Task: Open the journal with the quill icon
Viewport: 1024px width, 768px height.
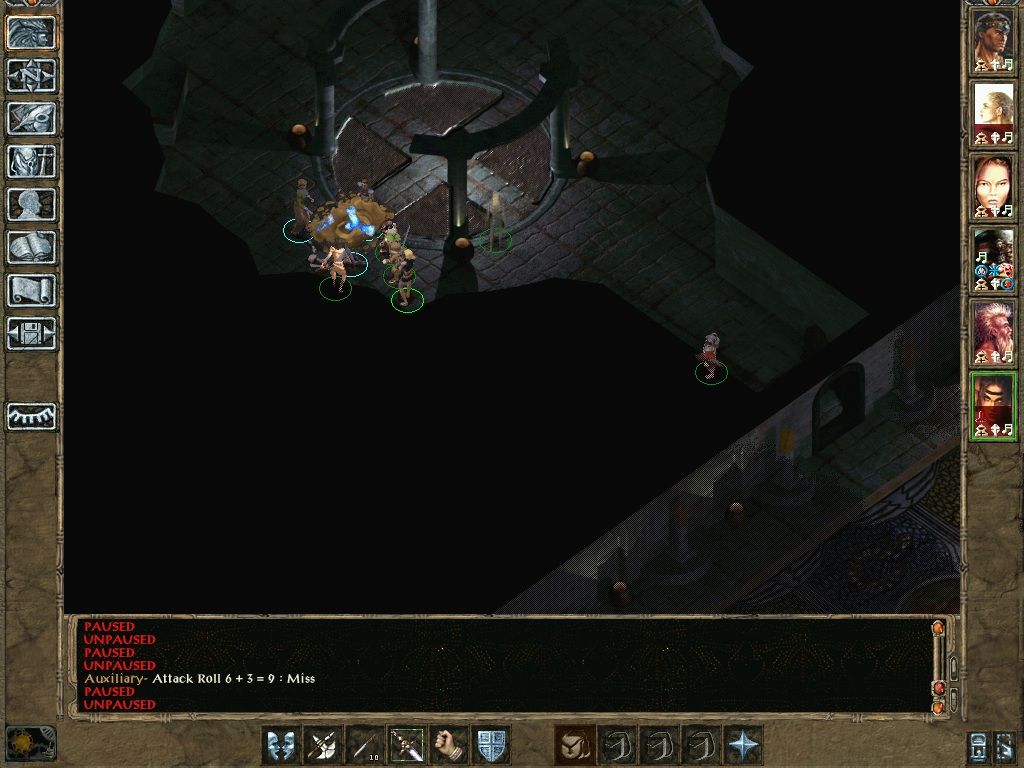Action: [x=32, y=118]
